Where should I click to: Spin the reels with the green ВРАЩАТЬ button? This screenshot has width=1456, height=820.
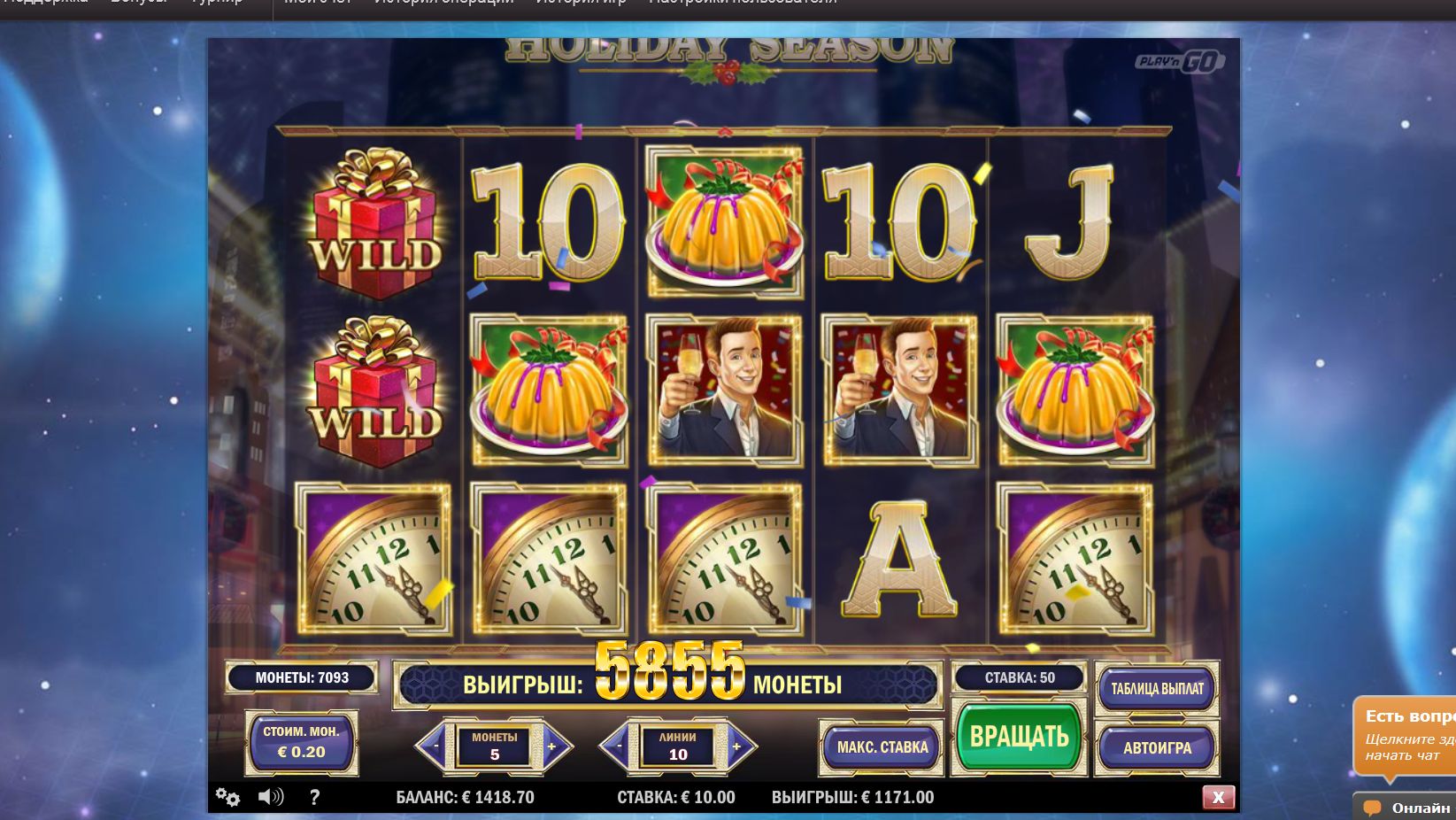[x=1019, y=737]
